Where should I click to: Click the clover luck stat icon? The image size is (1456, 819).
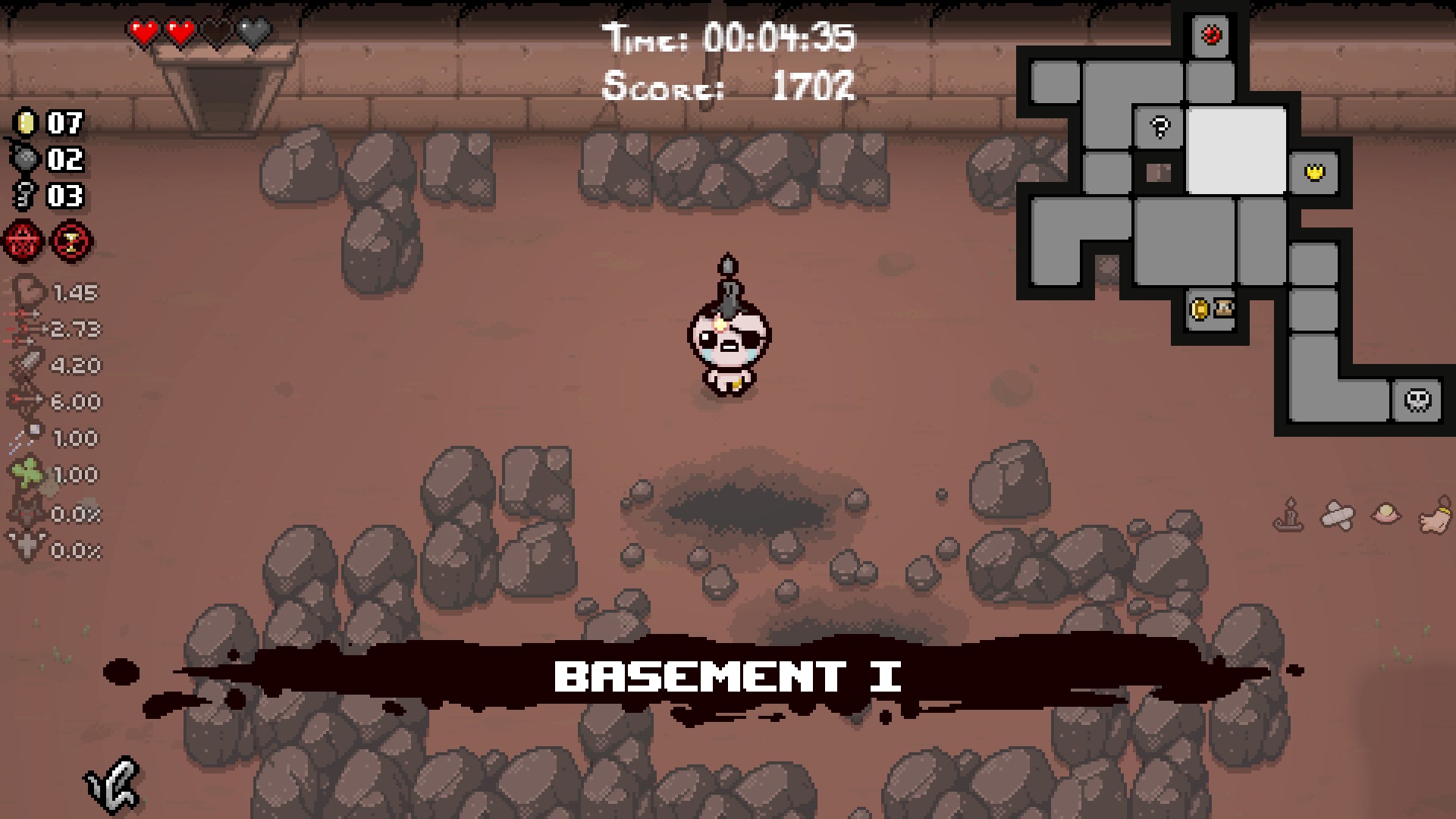(x=27, y=473)
